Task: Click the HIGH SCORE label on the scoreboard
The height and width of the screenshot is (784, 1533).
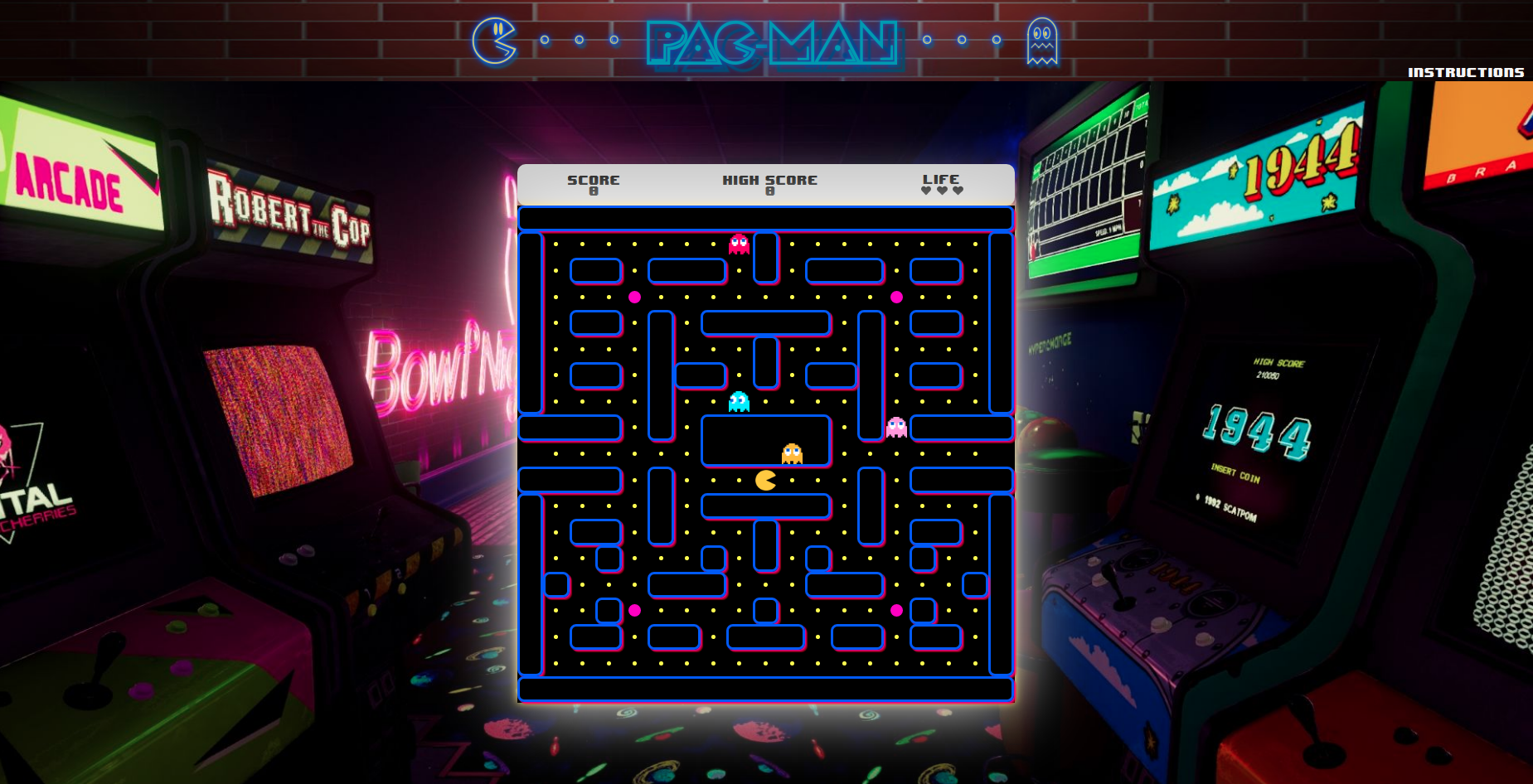Action: 769,179
